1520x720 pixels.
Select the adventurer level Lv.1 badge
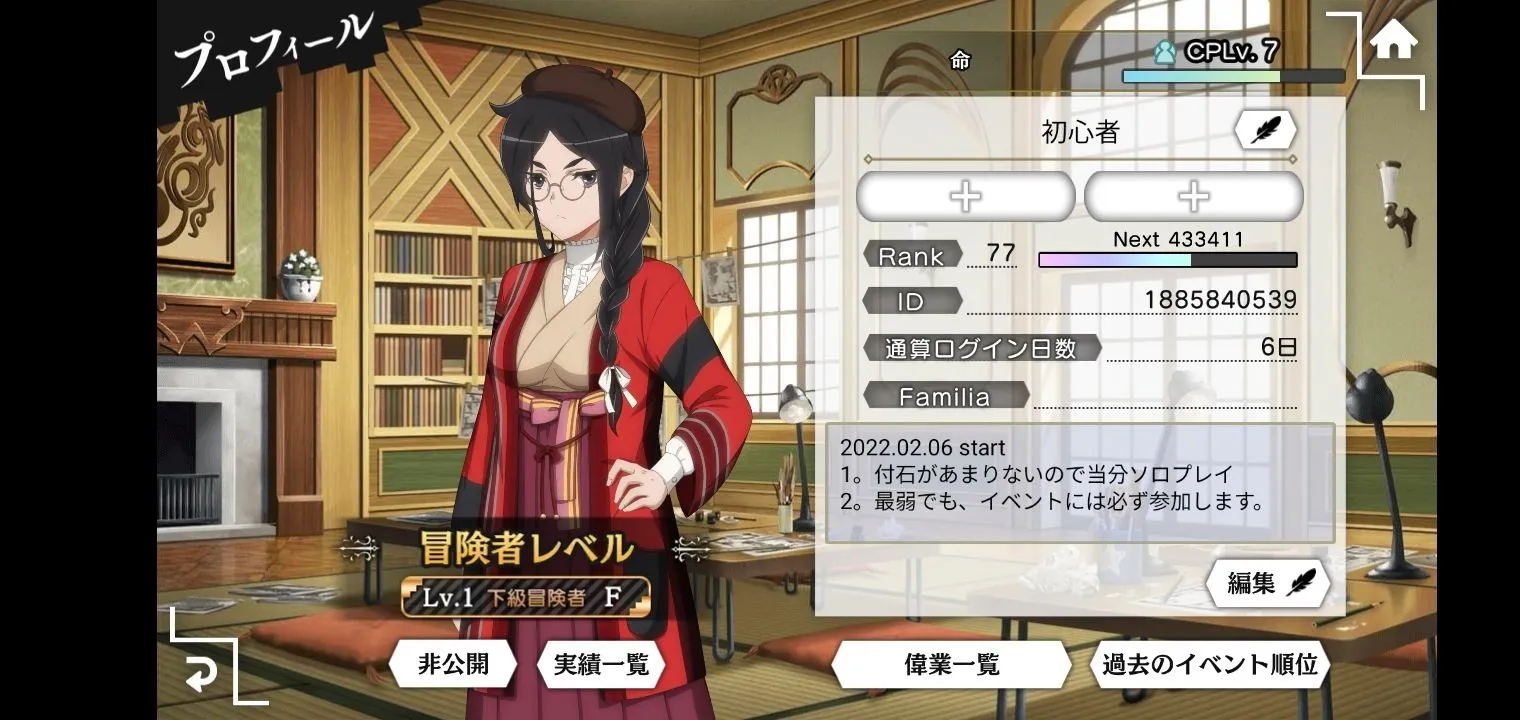526,598
